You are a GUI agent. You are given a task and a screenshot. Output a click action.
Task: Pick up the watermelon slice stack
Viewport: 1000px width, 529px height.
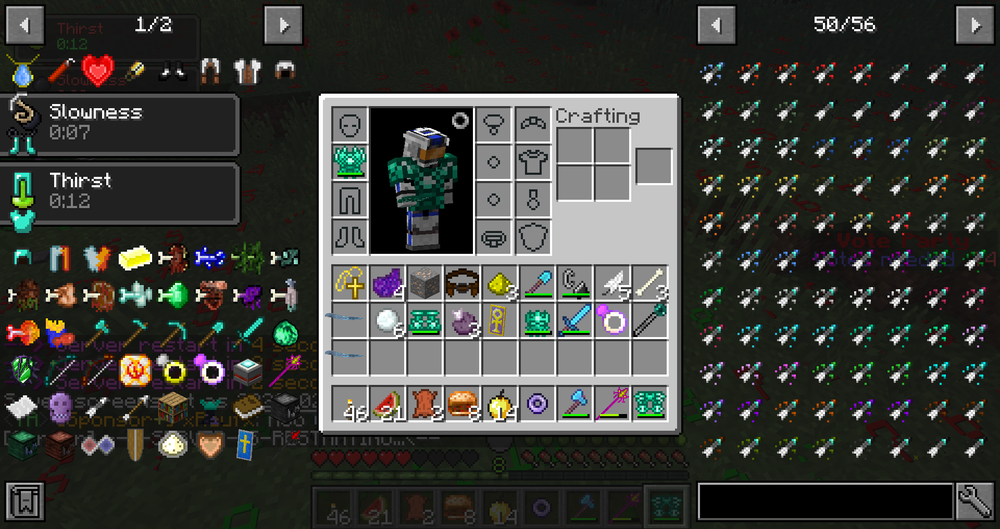pyautogui.click(x=388, y=403)
